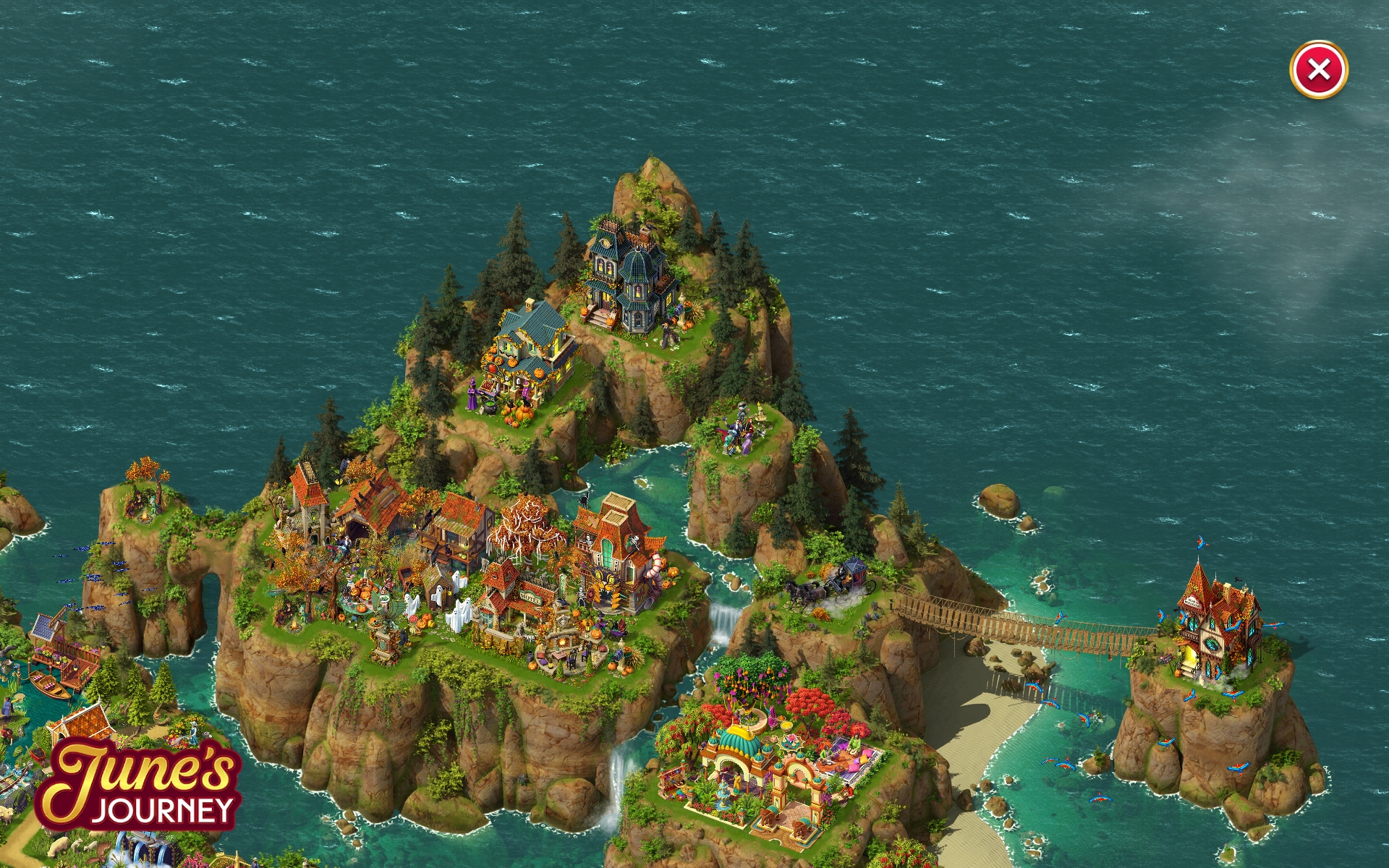This screenshot has height=868, width=1389.
Task: Close the island view with the red X
Action: coord(1318,70)
